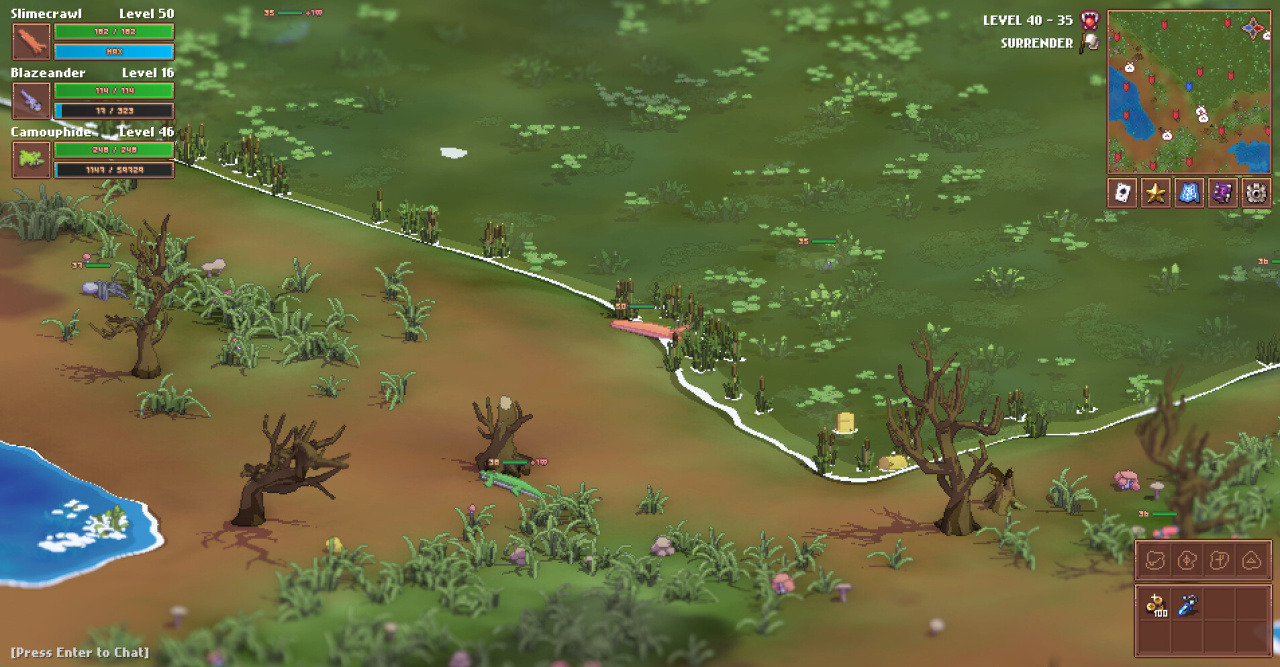Select the Slimecrawl party portrait
This screenshot has width=1280, height=667.
pyautogui.click(x=31, y=42)
